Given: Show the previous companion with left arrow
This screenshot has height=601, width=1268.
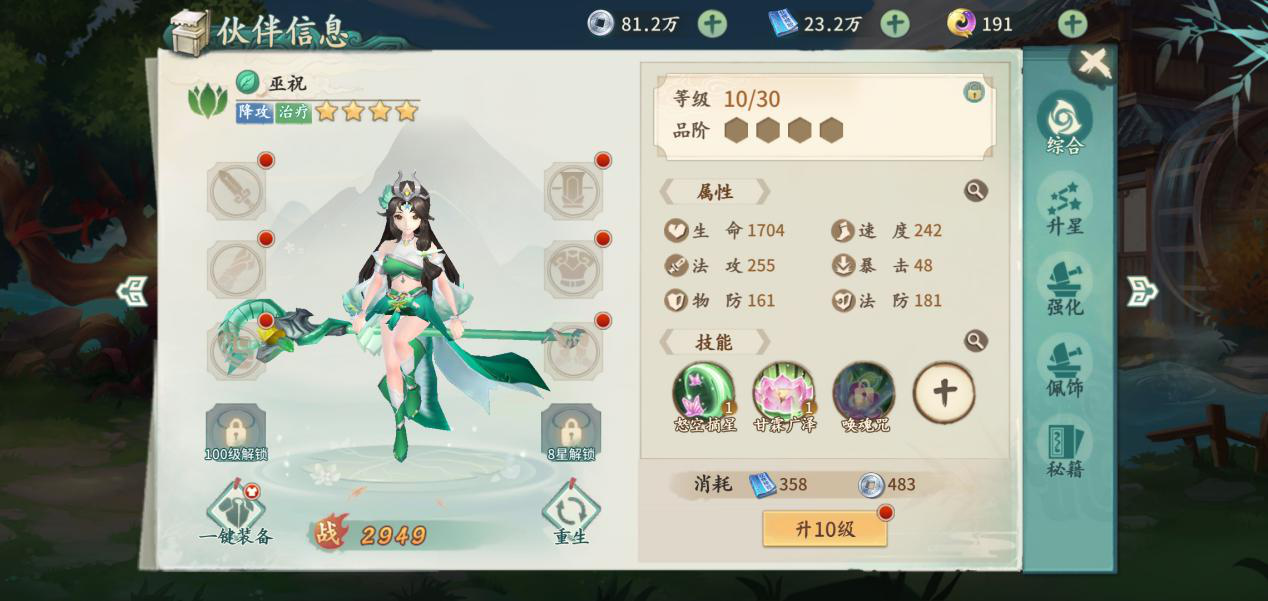Looking at the screenshot, I should (132, 291).
